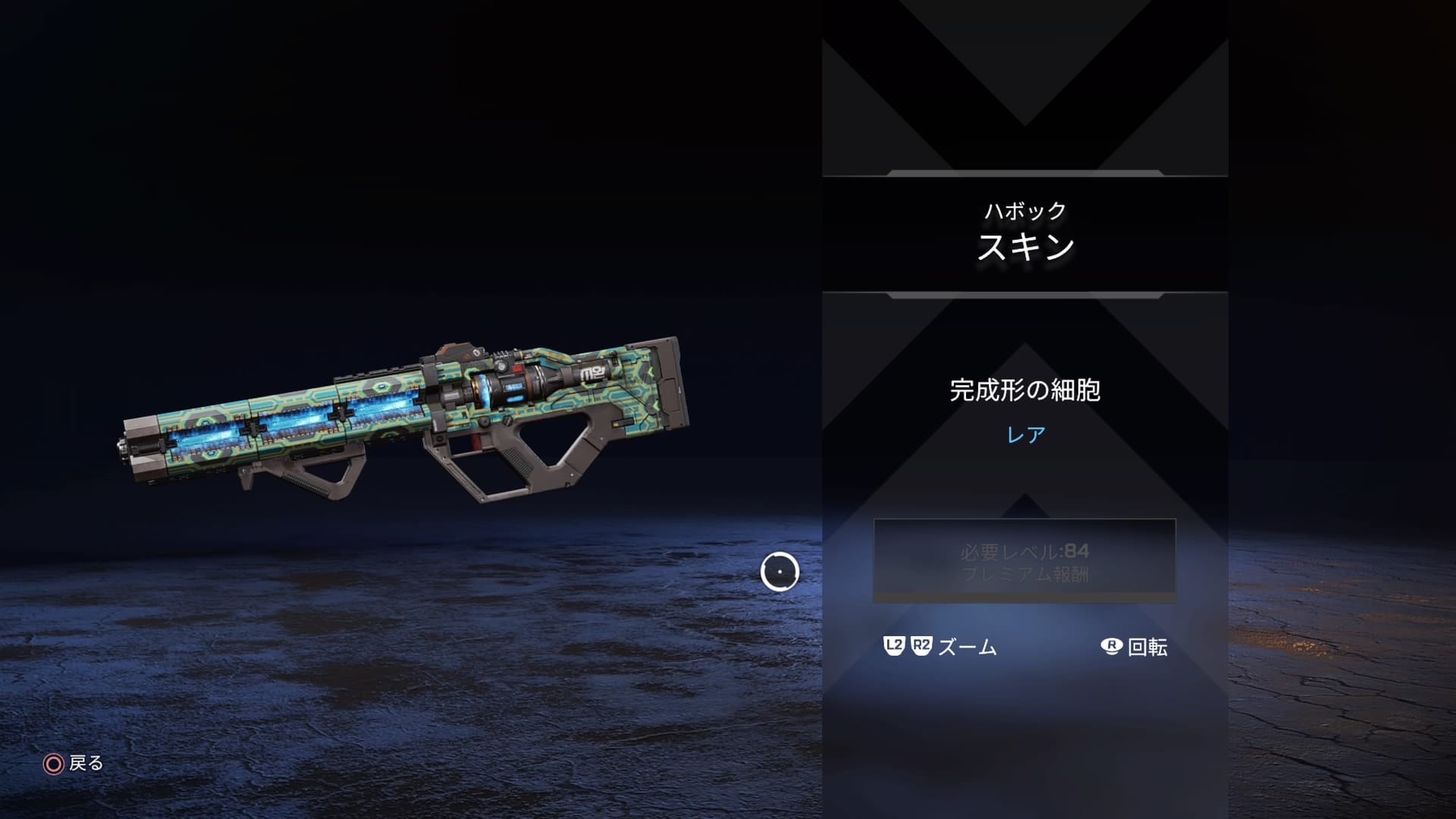This screenshot has width=1456, height=819.
Task: Click the divider arrow under スキン title
Action: (x=1024, y=296)
